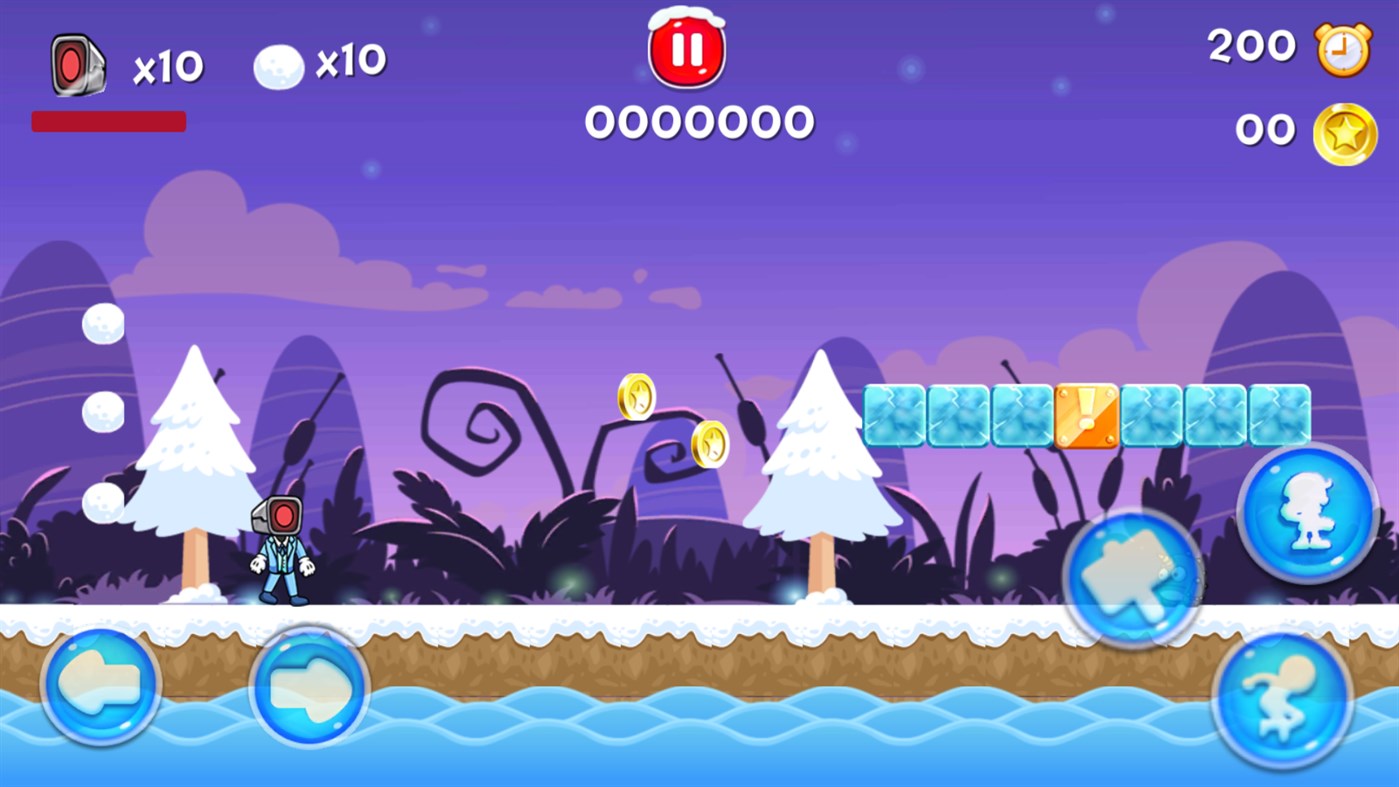Tap the orange exclamation mystery block

coord(1087,414)
